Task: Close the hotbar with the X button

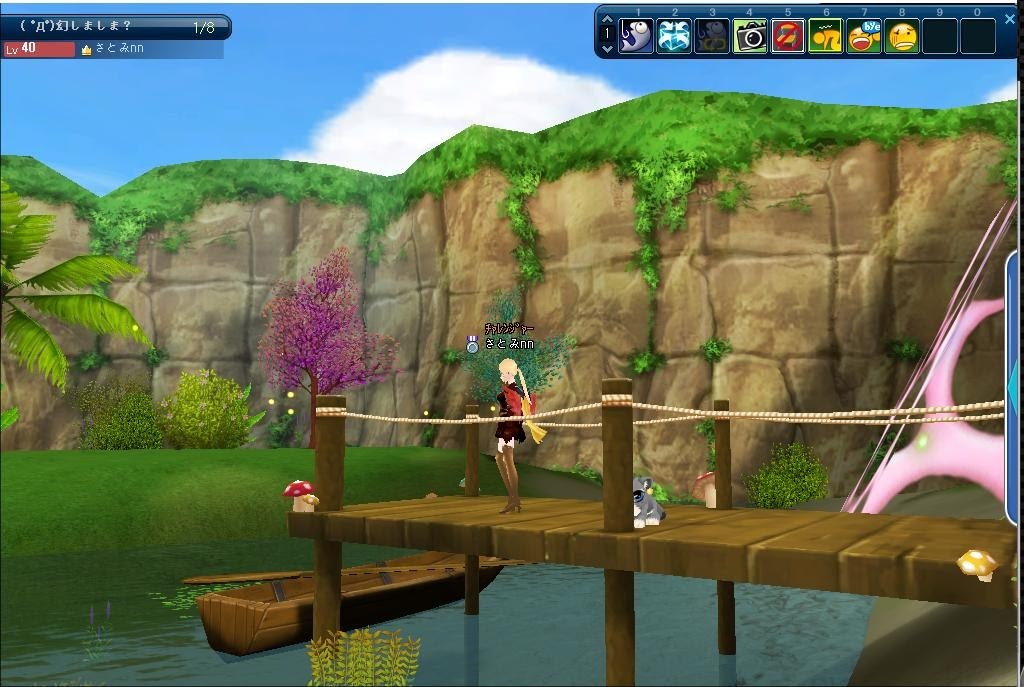Action: pos(1009,18)
